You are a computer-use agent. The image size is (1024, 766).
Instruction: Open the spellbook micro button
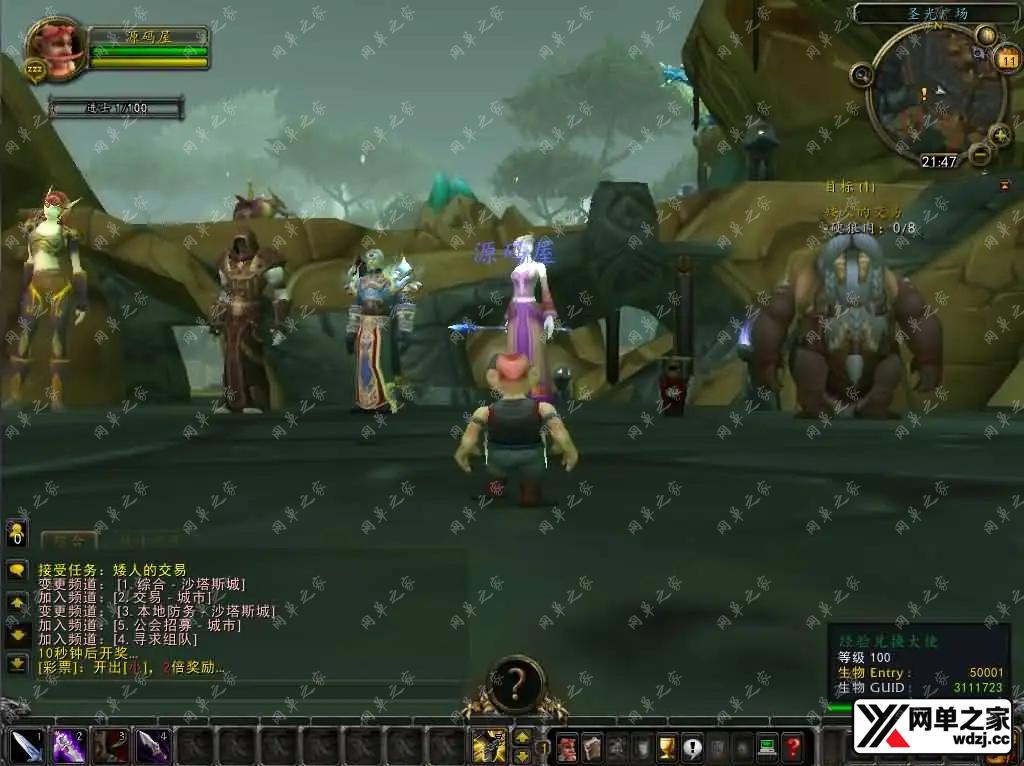(x=591, y=746)
